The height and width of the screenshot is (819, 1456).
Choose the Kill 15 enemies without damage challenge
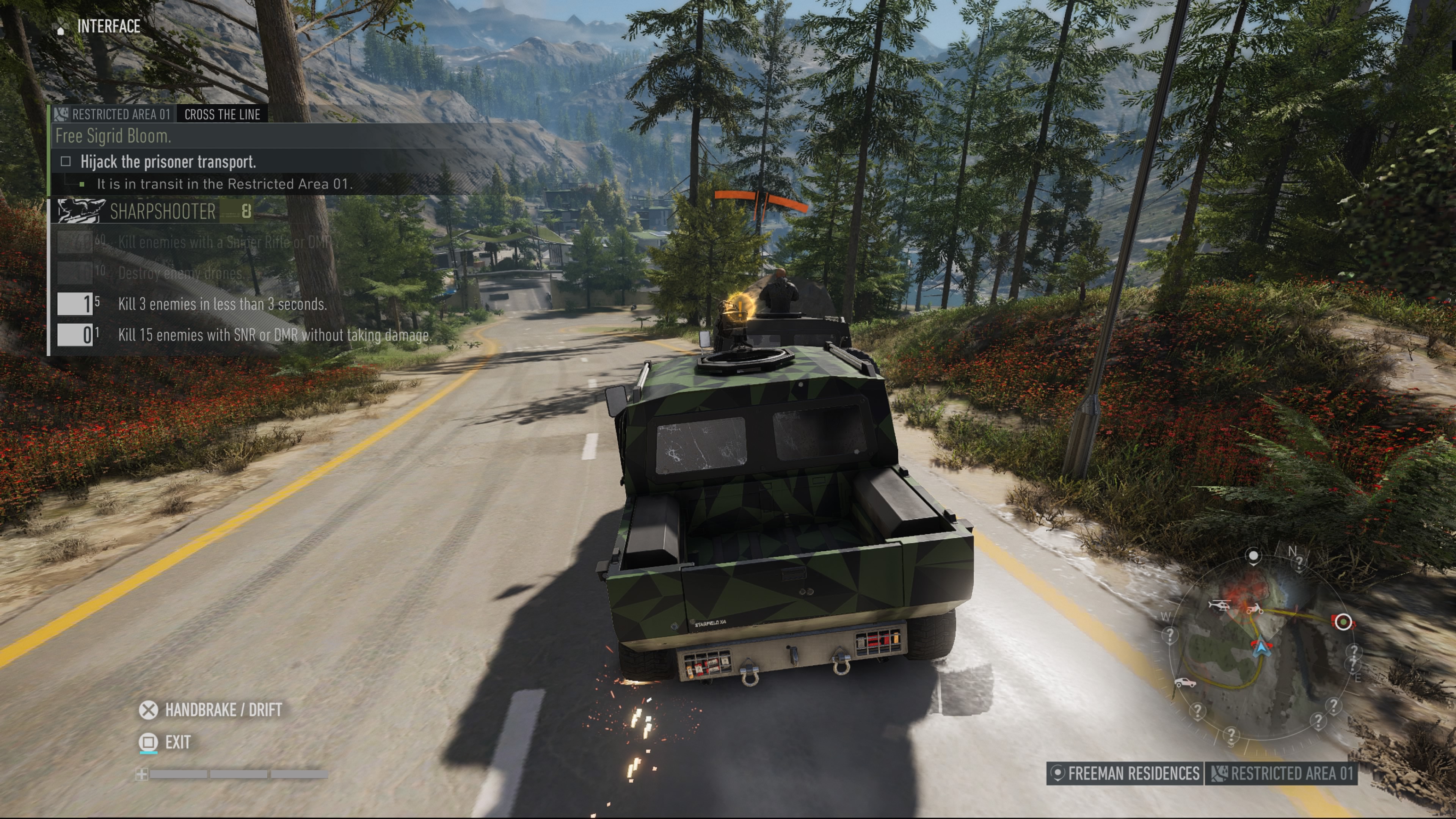pyautogui.click(x=273, y=335)
